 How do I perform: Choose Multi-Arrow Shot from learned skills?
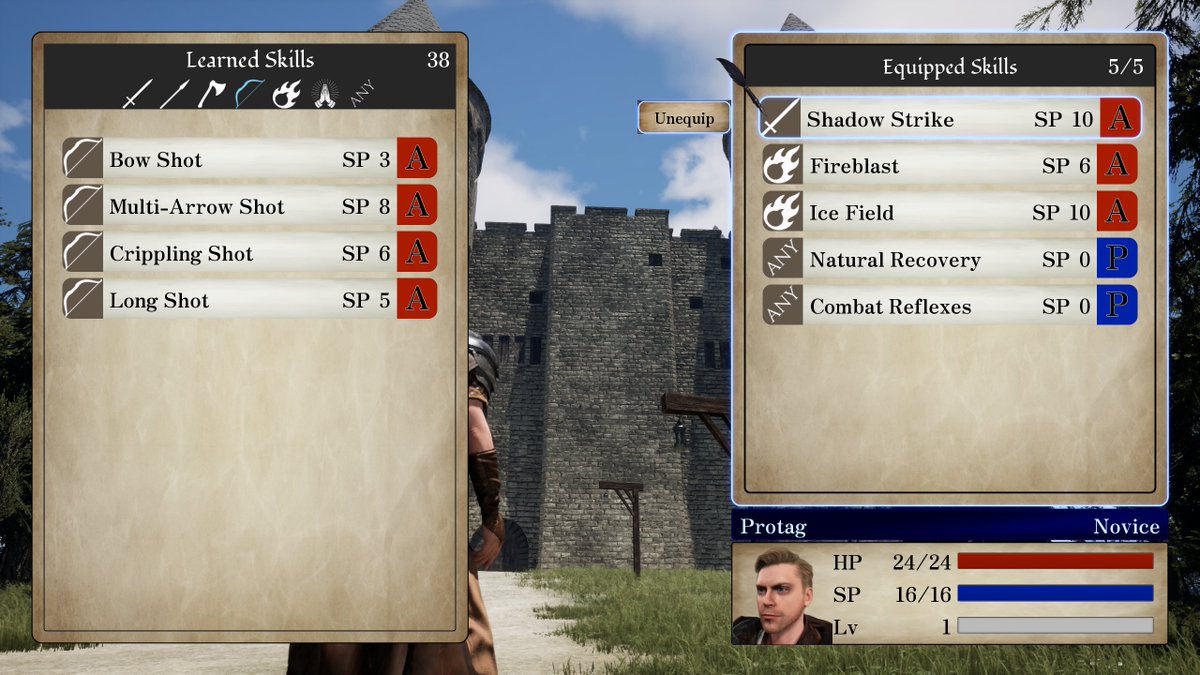[250, 206]
